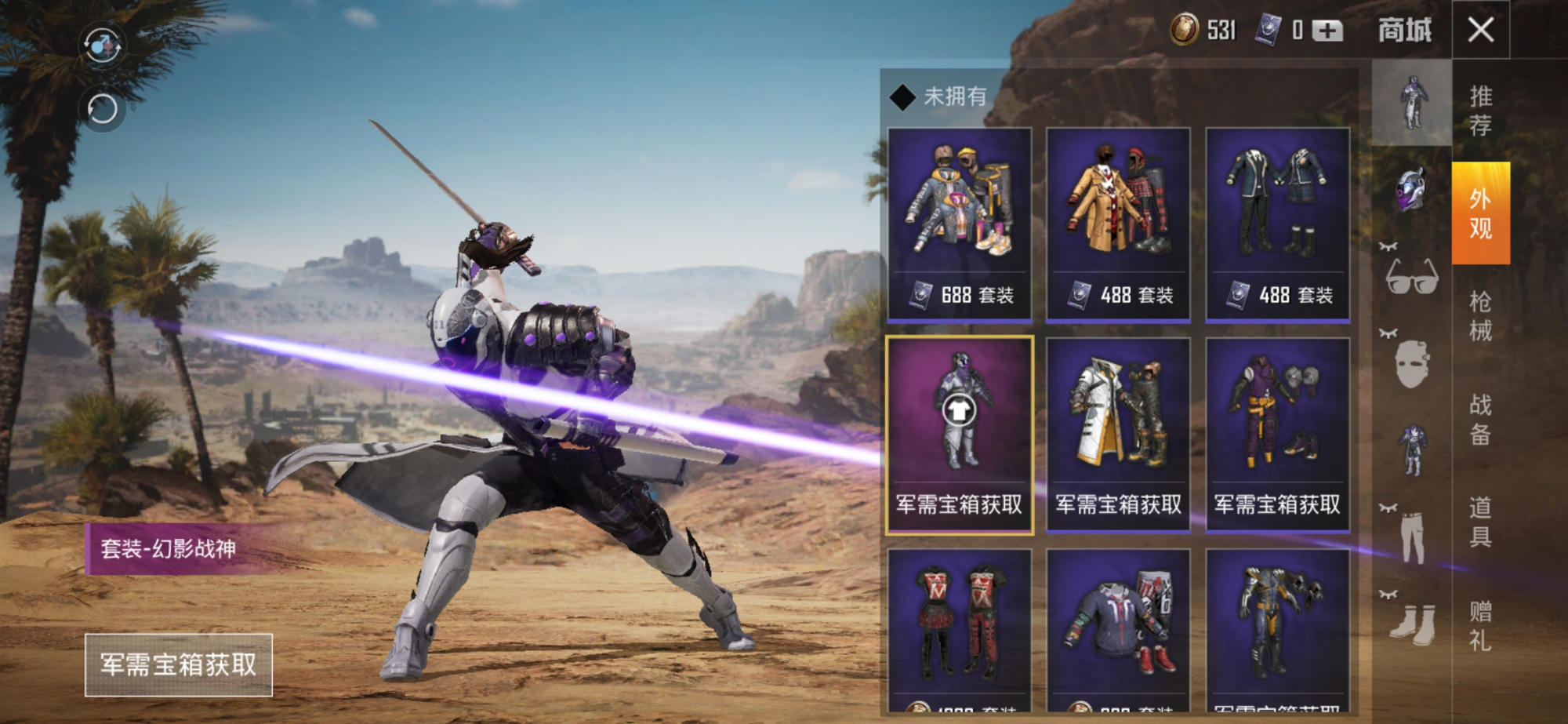Screen dimensions: 1568x724
Task: Pick the dark school uniform 488 套装
Action: 1277,224
